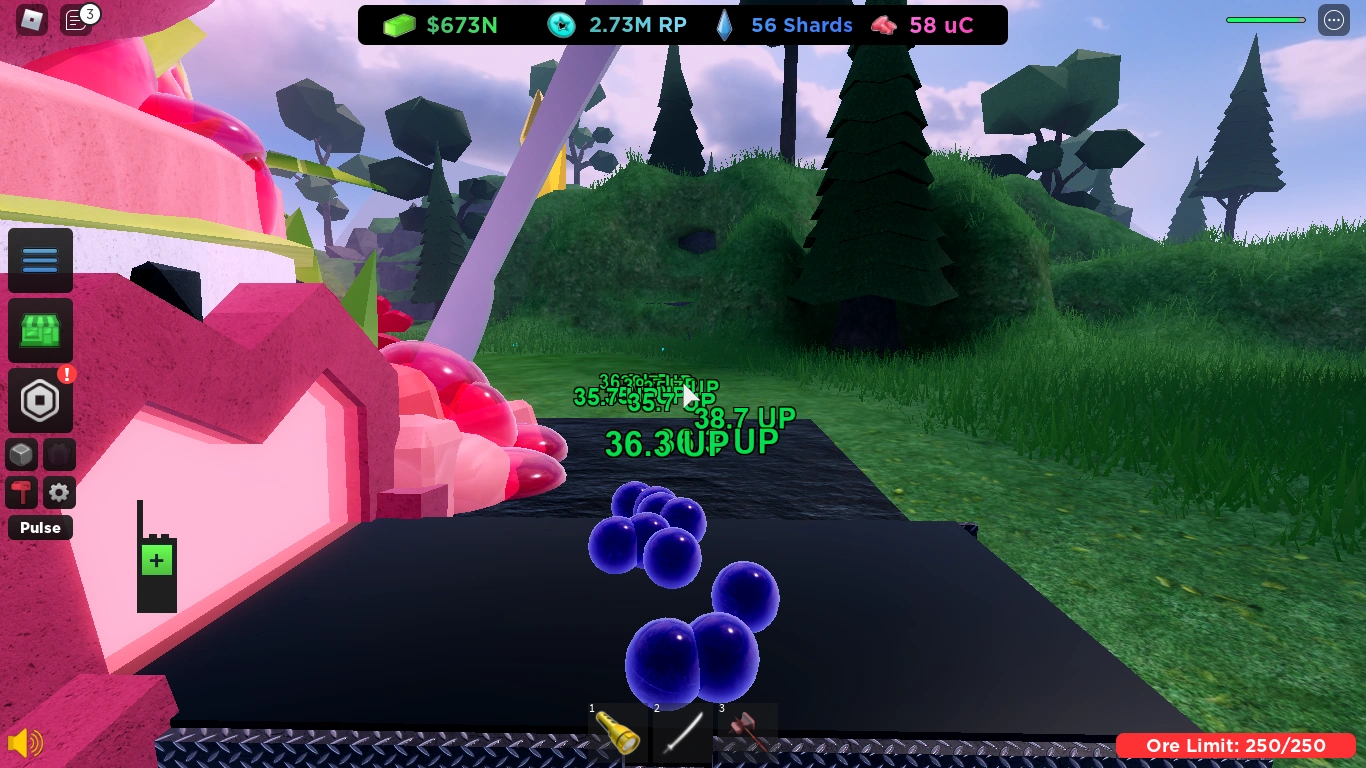Open the hamburger menu button
Viewport: 1366px width, 768px height.
[x=40, y=260]
